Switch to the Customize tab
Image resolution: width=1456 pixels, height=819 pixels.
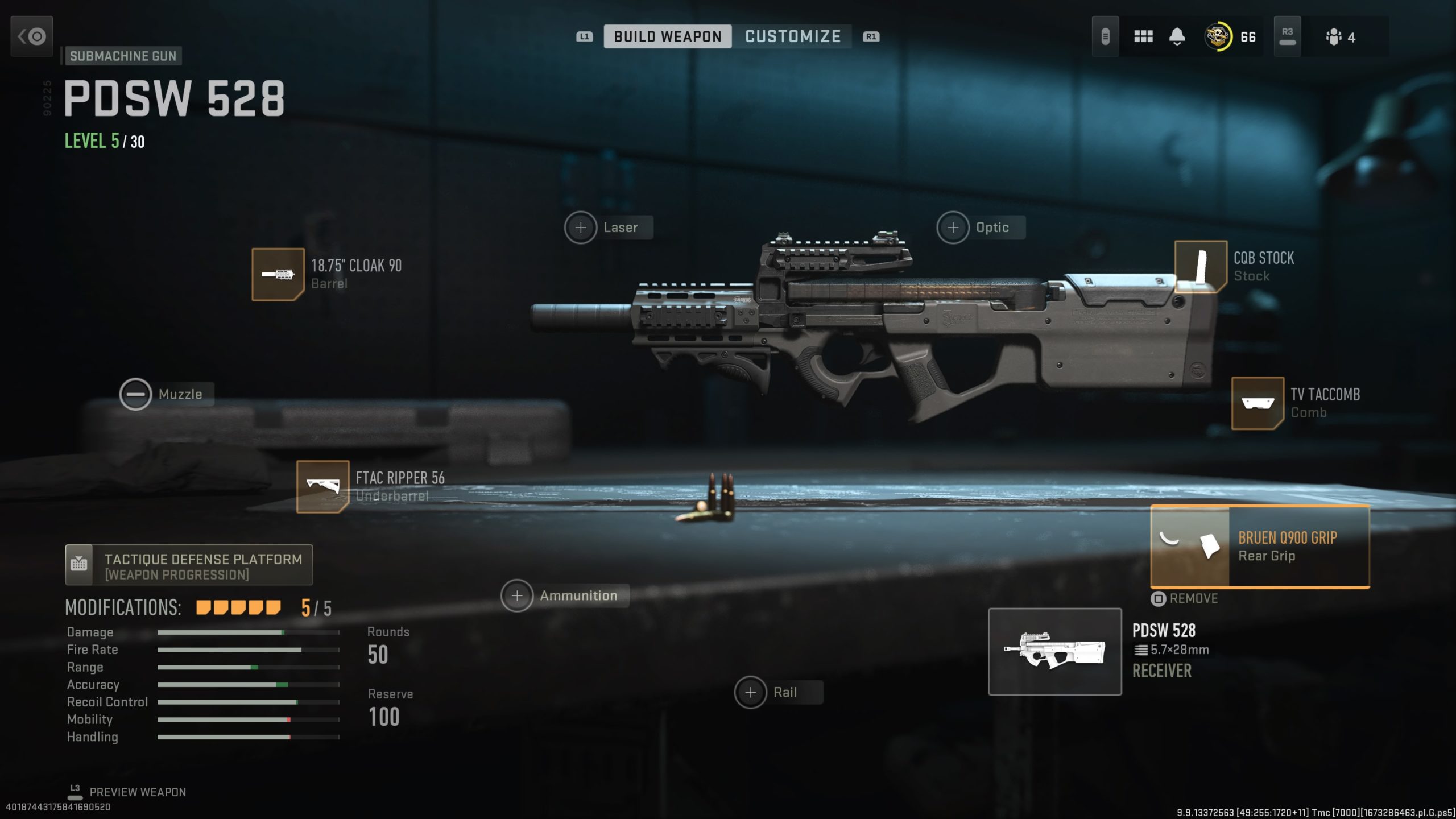pyautogui.click(x=792, y=36)
